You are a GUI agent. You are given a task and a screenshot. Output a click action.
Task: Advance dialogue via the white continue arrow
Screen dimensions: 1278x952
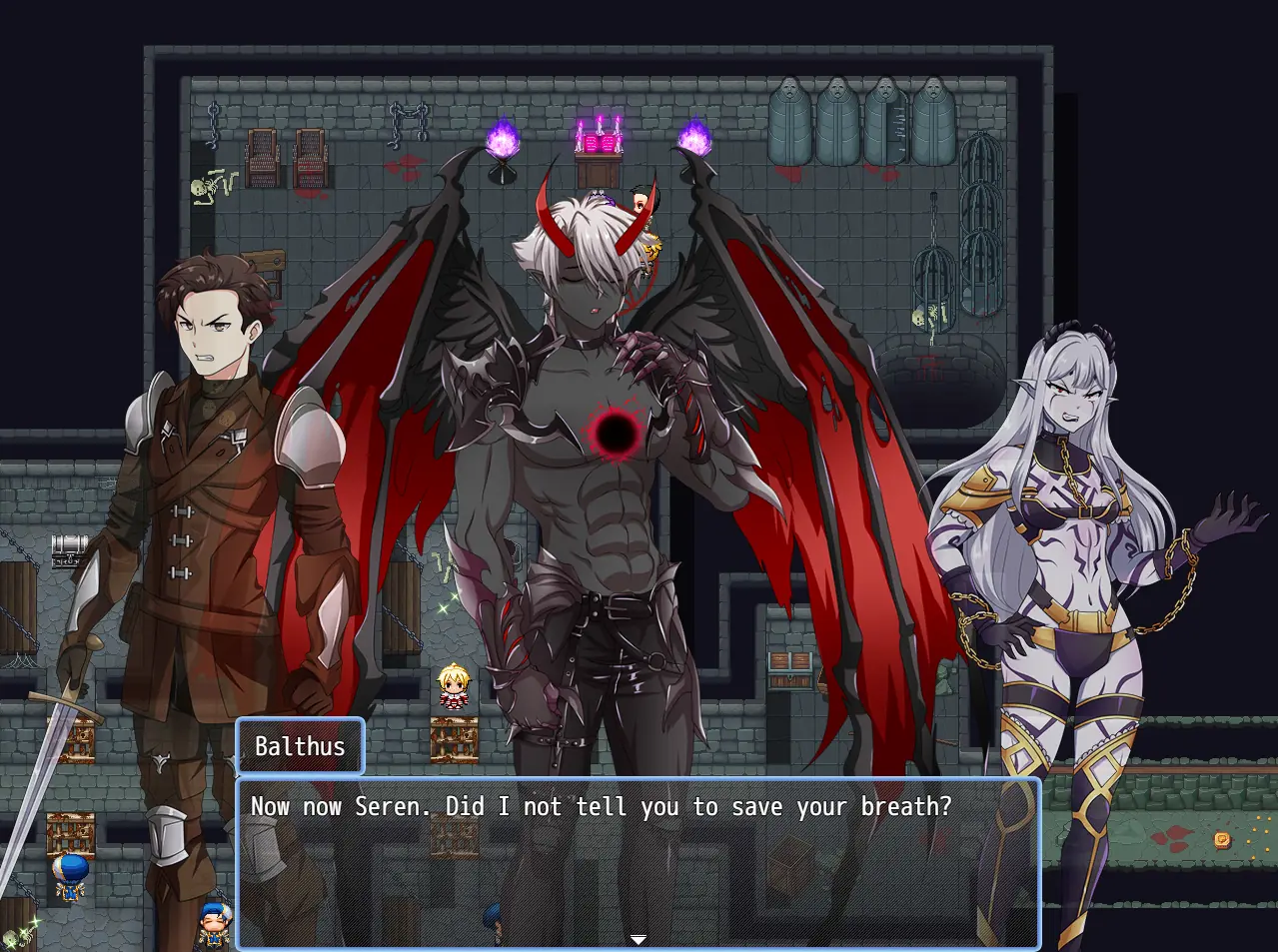coord(638,939)
